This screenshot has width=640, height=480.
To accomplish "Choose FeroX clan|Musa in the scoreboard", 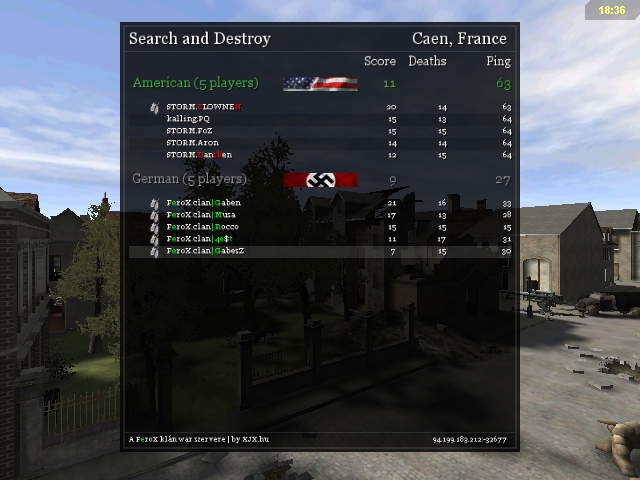I will click(202, 215).
